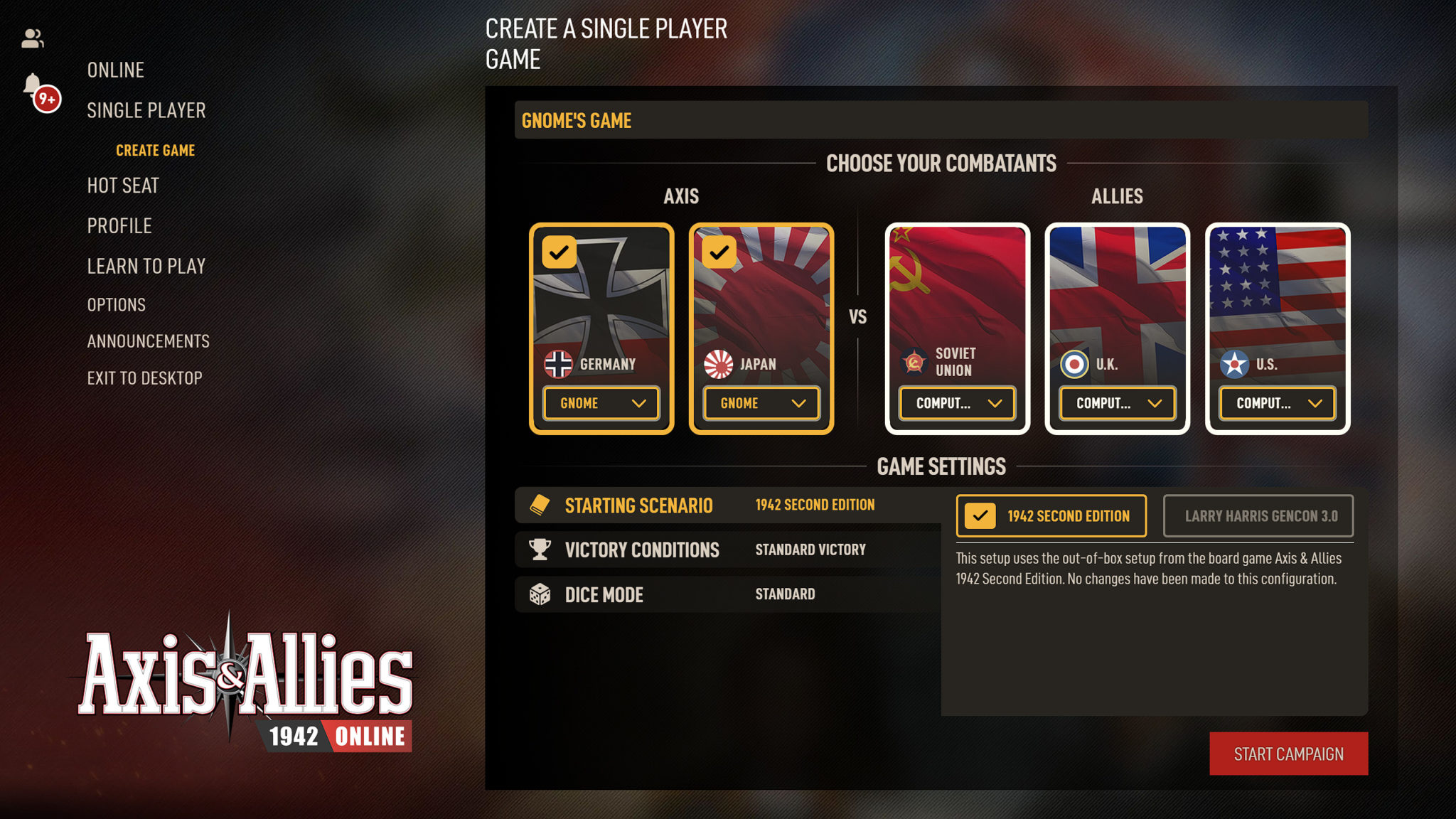Go to Learn to Play
This screenshot has height=819, width=1456.
tap(146, 267)
